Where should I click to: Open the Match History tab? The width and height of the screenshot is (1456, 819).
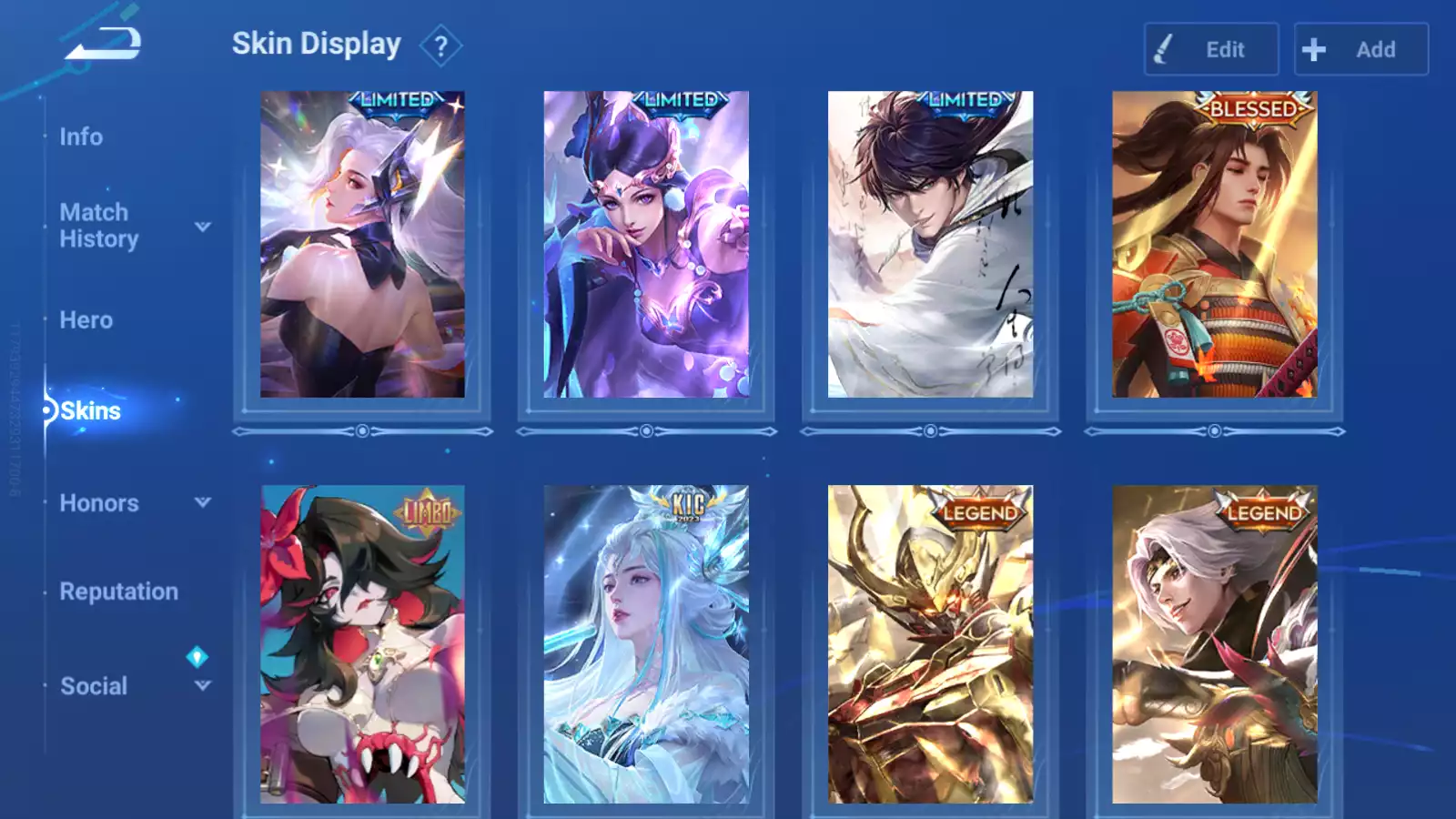click(98, 226)
